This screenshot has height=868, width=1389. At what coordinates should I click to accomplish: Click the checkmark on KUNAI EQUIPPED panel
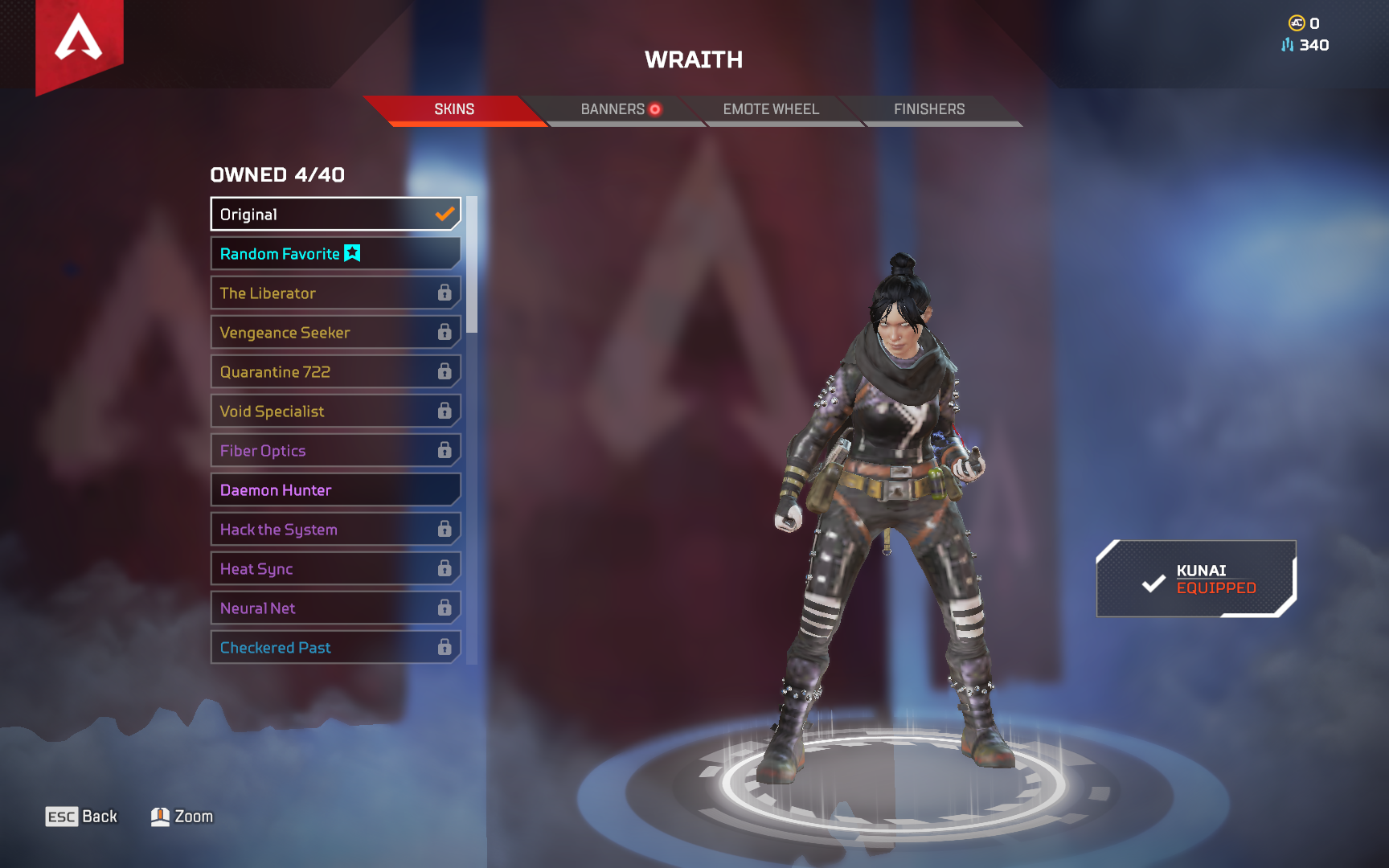1153,583
